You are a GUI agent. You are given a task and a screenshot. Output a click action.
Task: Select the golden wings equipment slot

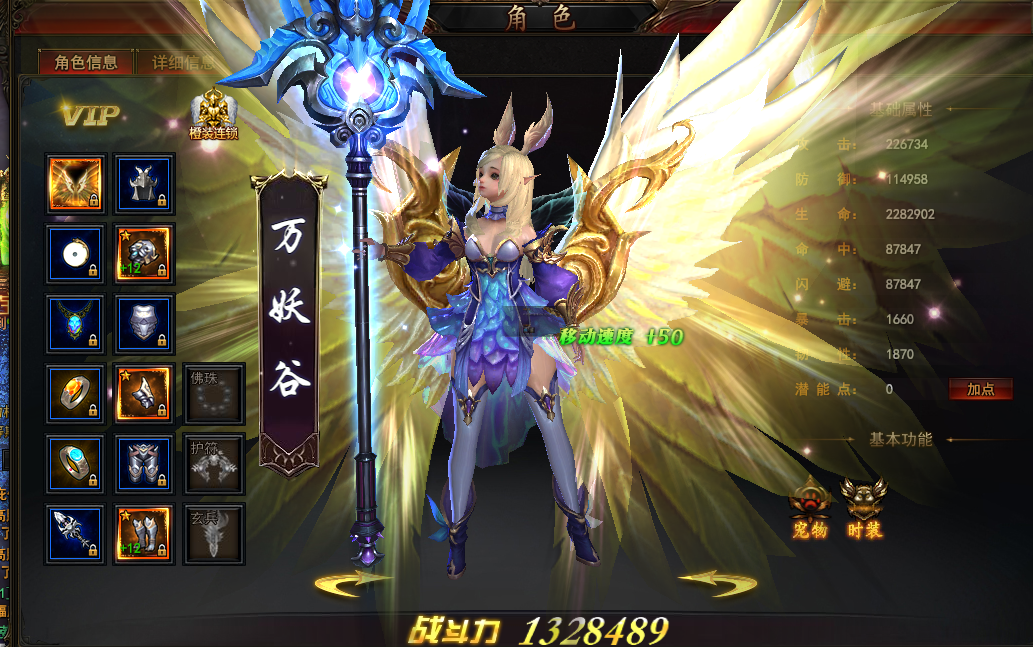75,183
